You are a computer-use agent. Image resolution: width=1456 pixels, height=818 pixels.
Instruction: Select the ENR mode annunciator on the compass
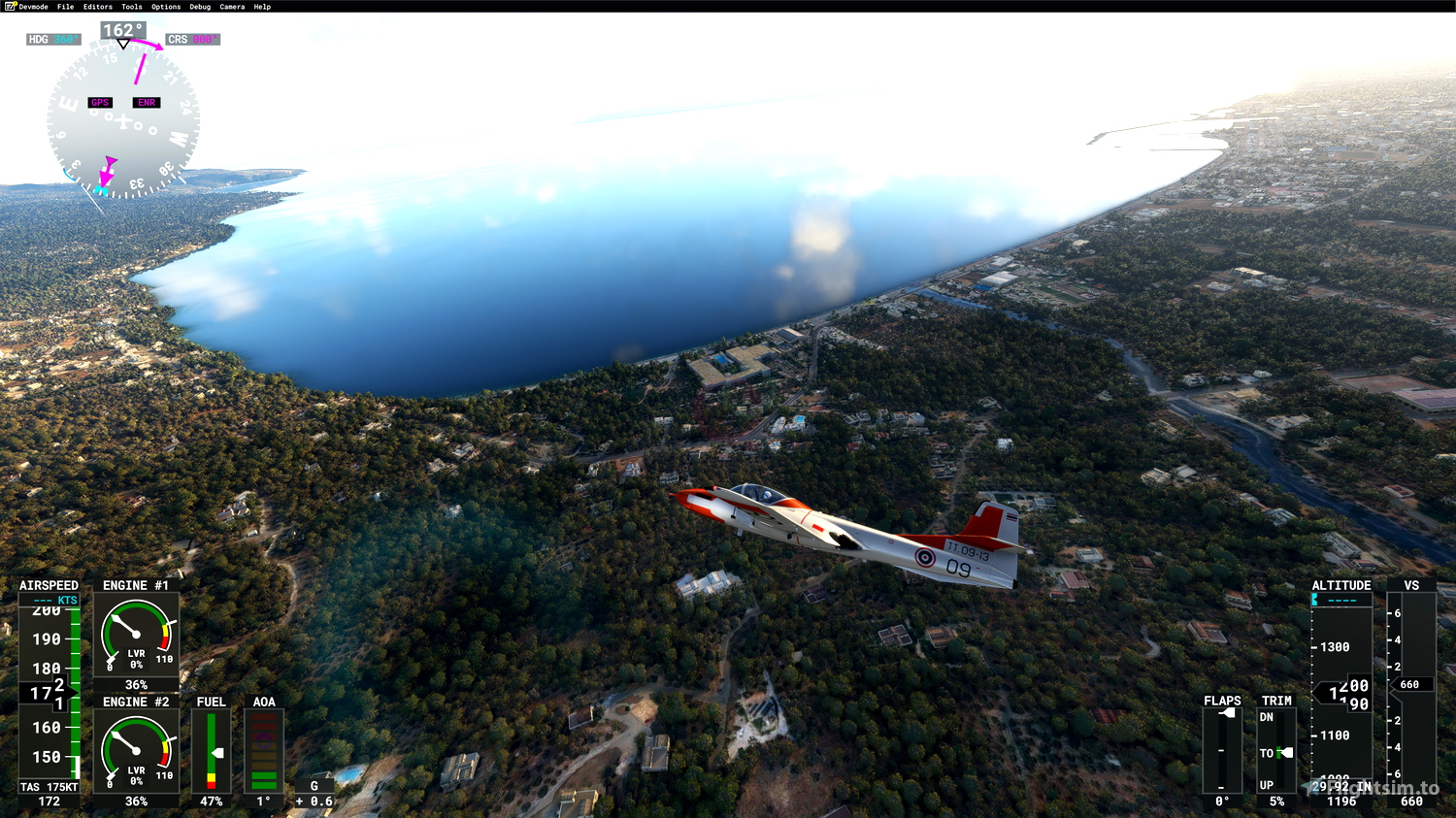coord(146,102)
